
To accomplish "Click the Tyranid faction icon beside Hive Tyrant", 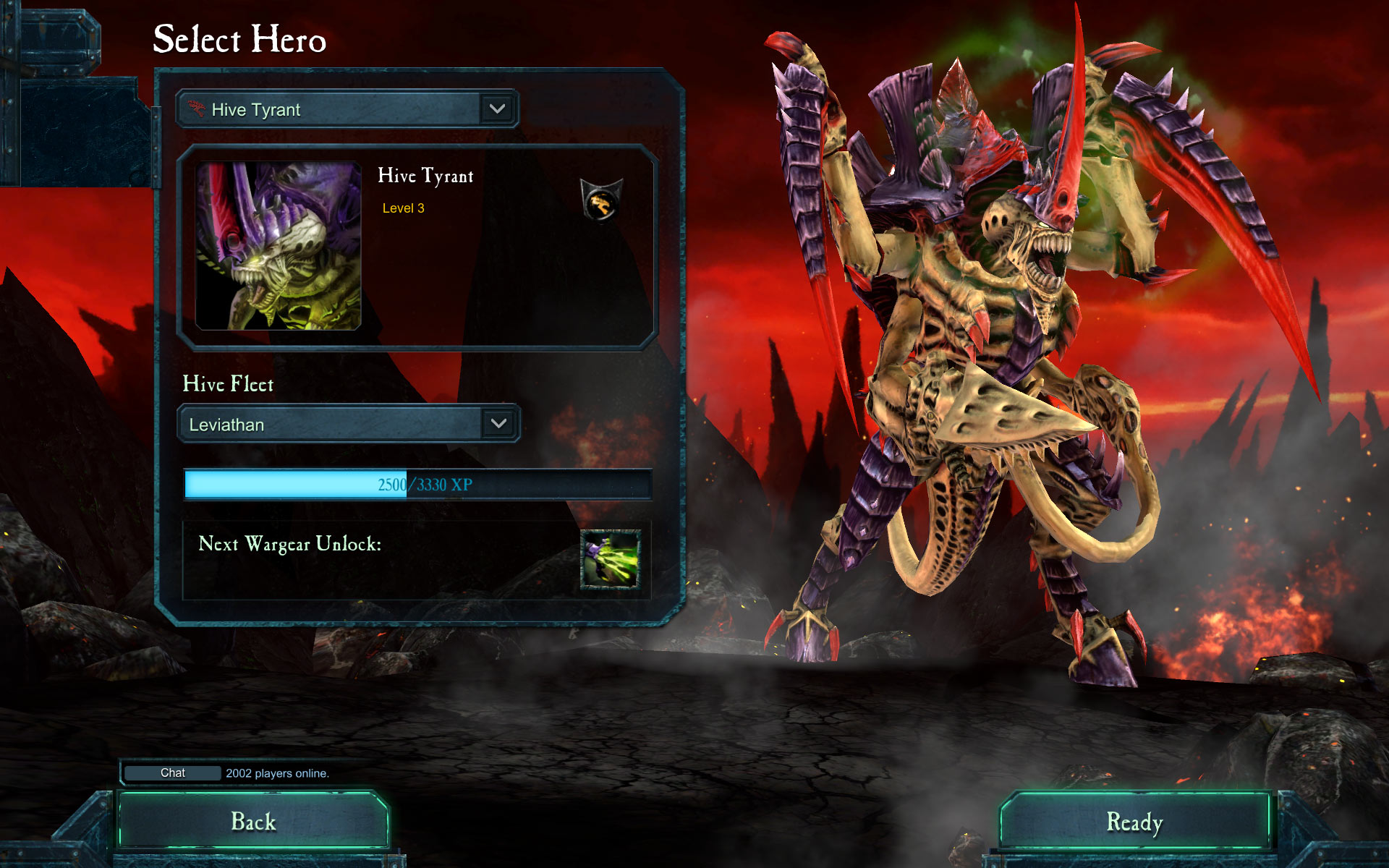I will (x=196, y=109).
